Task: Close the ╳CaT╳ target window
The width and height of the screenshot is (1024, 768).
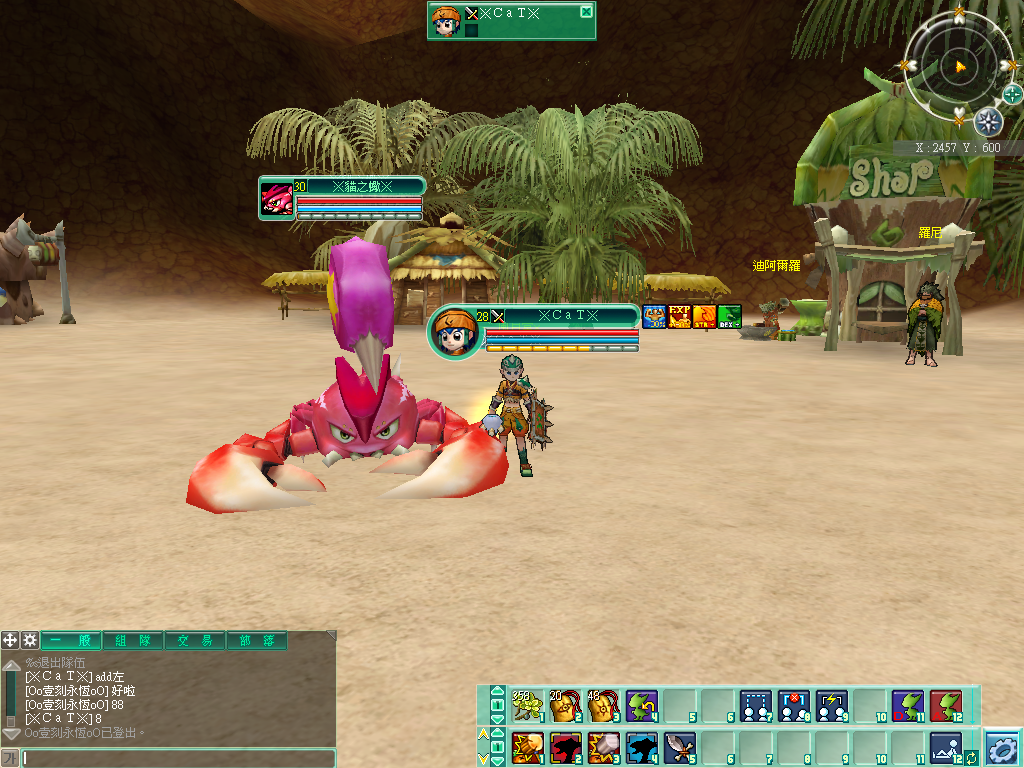Action: pos(586,12)
